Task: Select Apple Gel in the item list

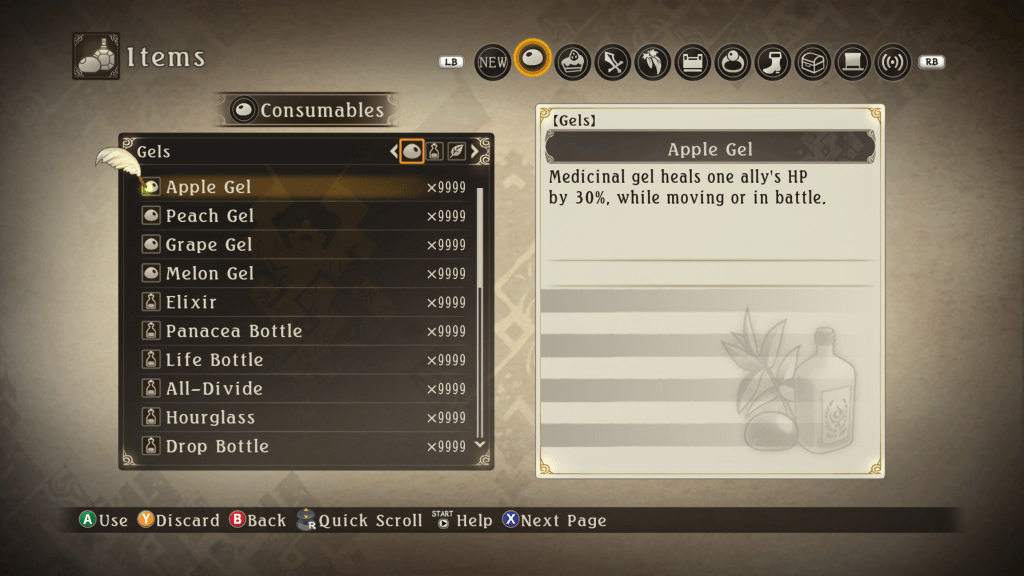Action: tap(208, 187)
